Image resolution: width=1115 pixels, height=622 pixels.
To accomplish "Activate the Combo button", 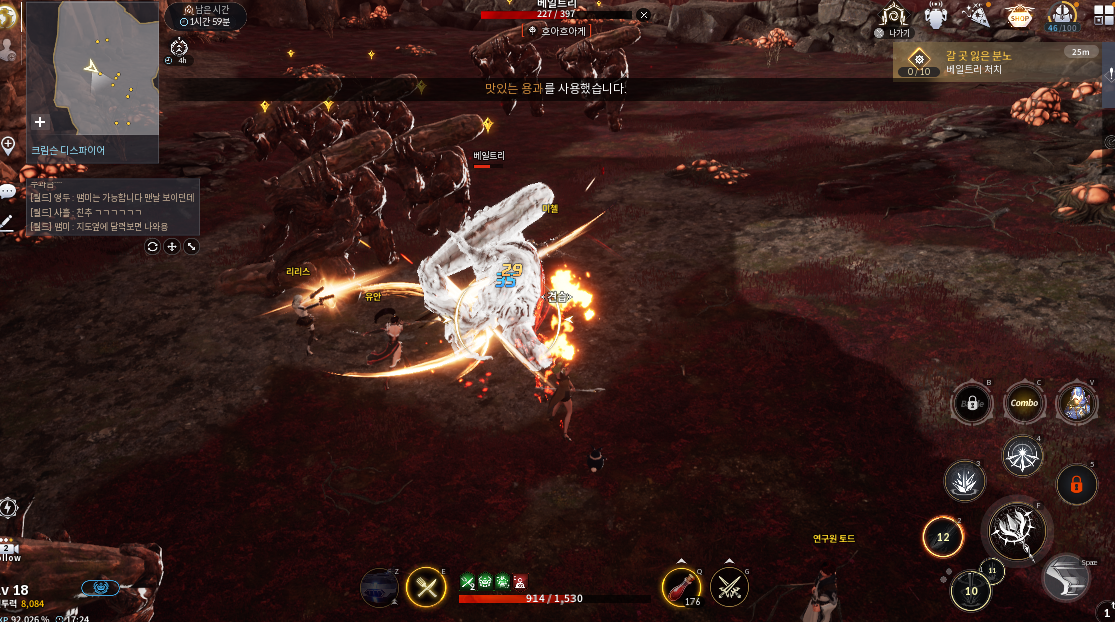I will (x=1023, y=403).
